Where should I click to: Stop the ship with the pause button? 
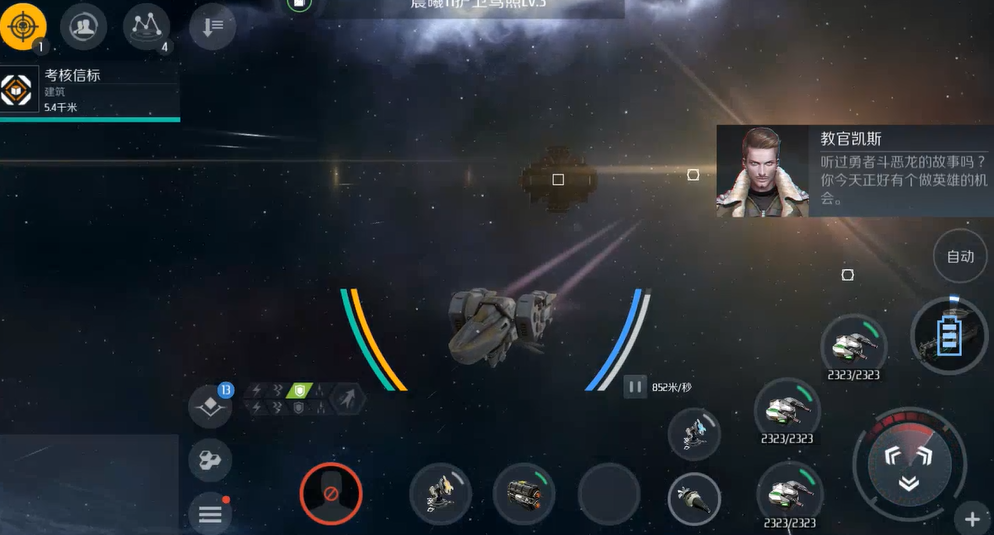635,386
